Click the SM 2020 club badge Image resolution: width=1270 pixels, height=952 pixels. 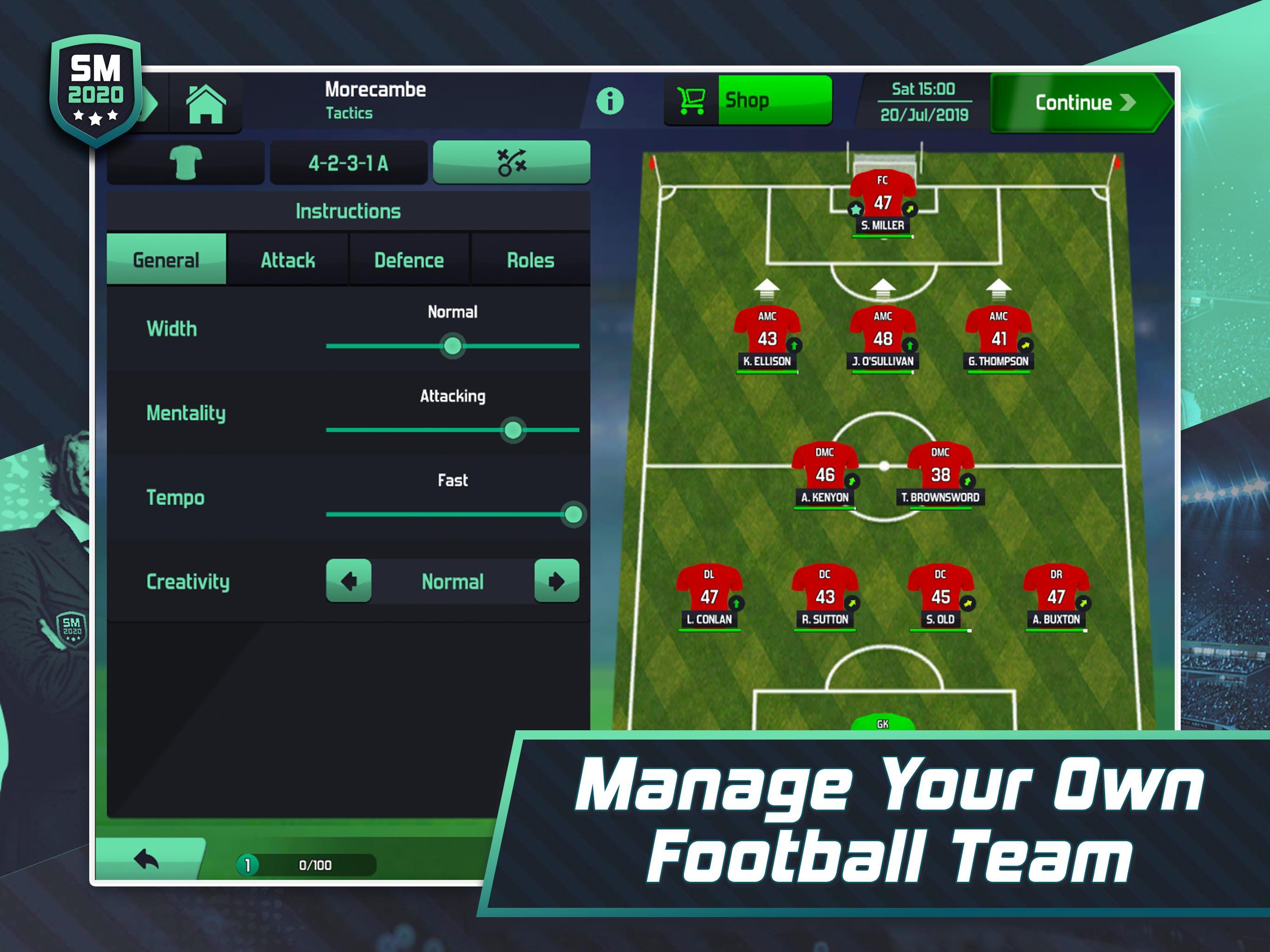coord(95,86)
